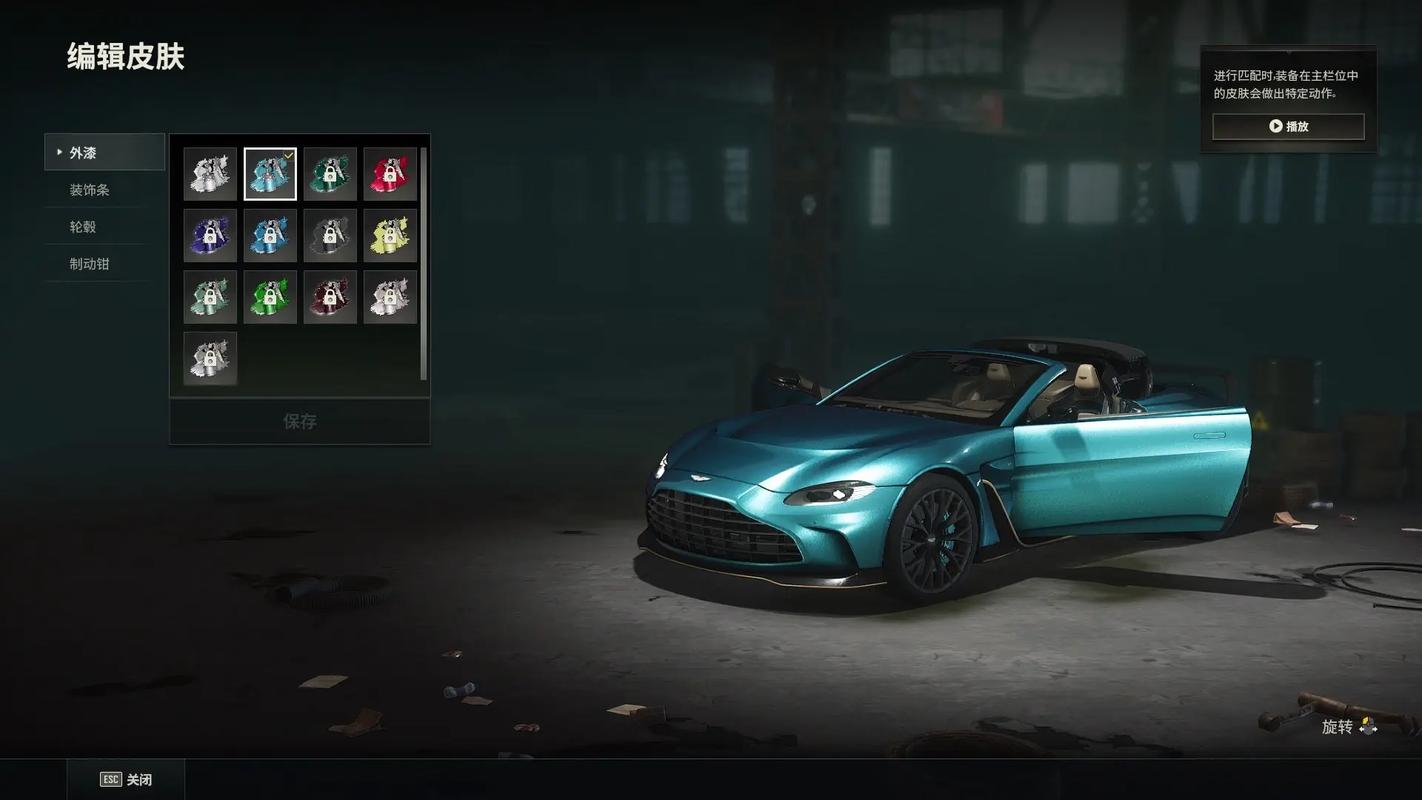Choose the locked dark green paint swatch
The image size is (1422, 800).
(x=330, y=174)
